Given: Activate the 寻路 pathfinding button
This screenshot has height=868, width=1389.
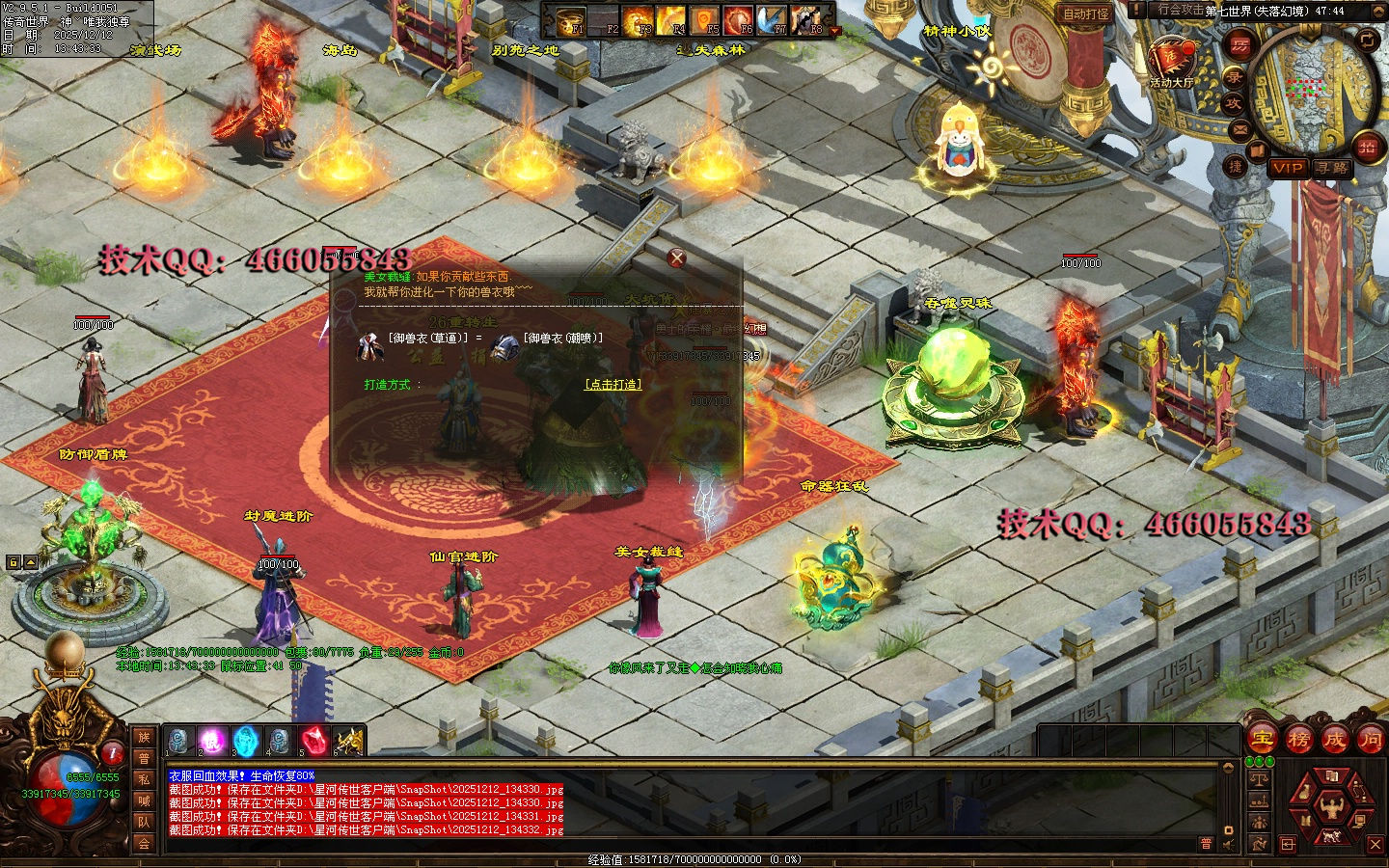Looking at the screenshot, I should (x=1332, y=168).
